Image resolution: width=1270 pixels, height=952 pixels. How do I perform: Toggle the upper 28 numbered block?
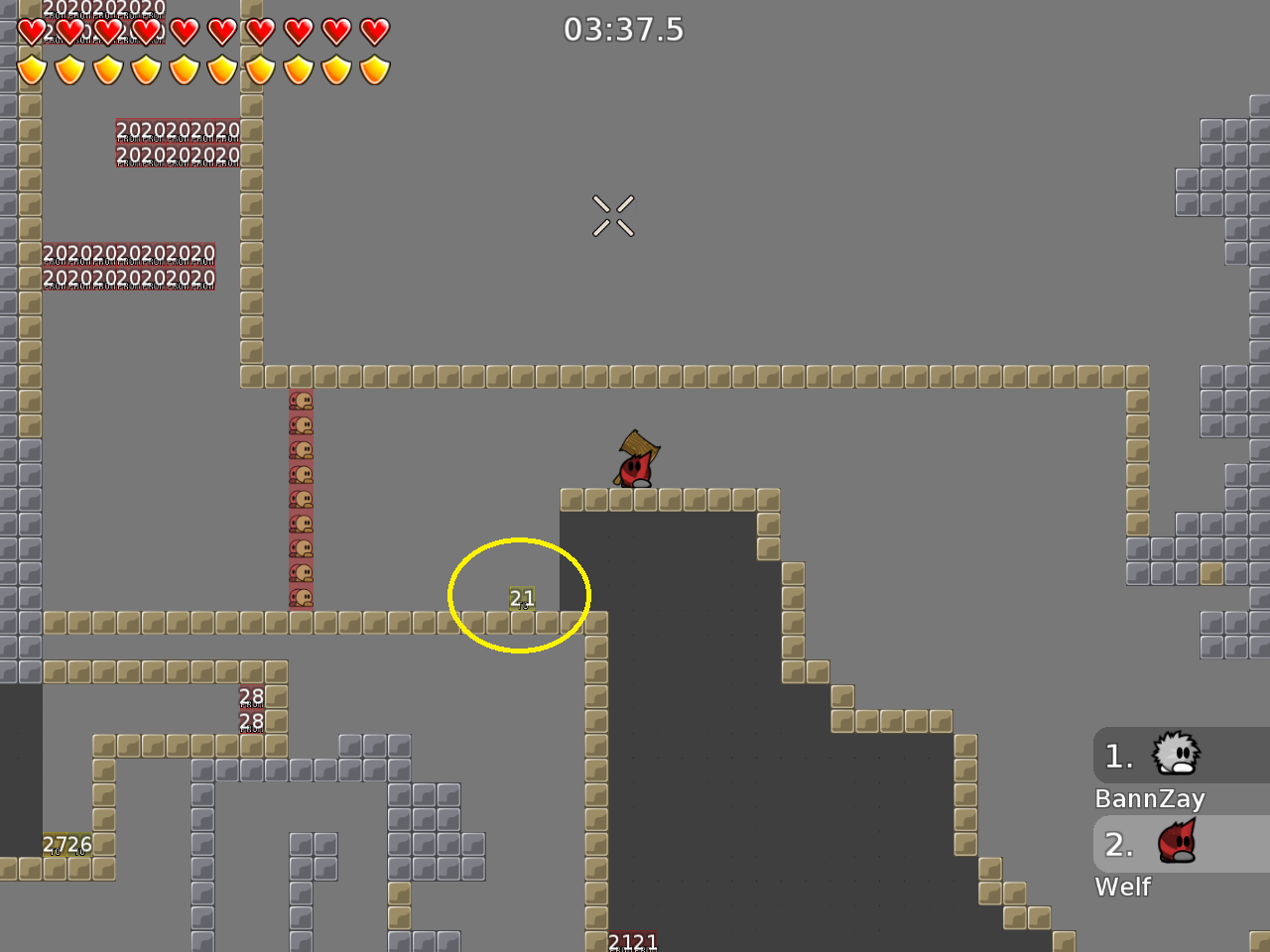click(250, 695)
